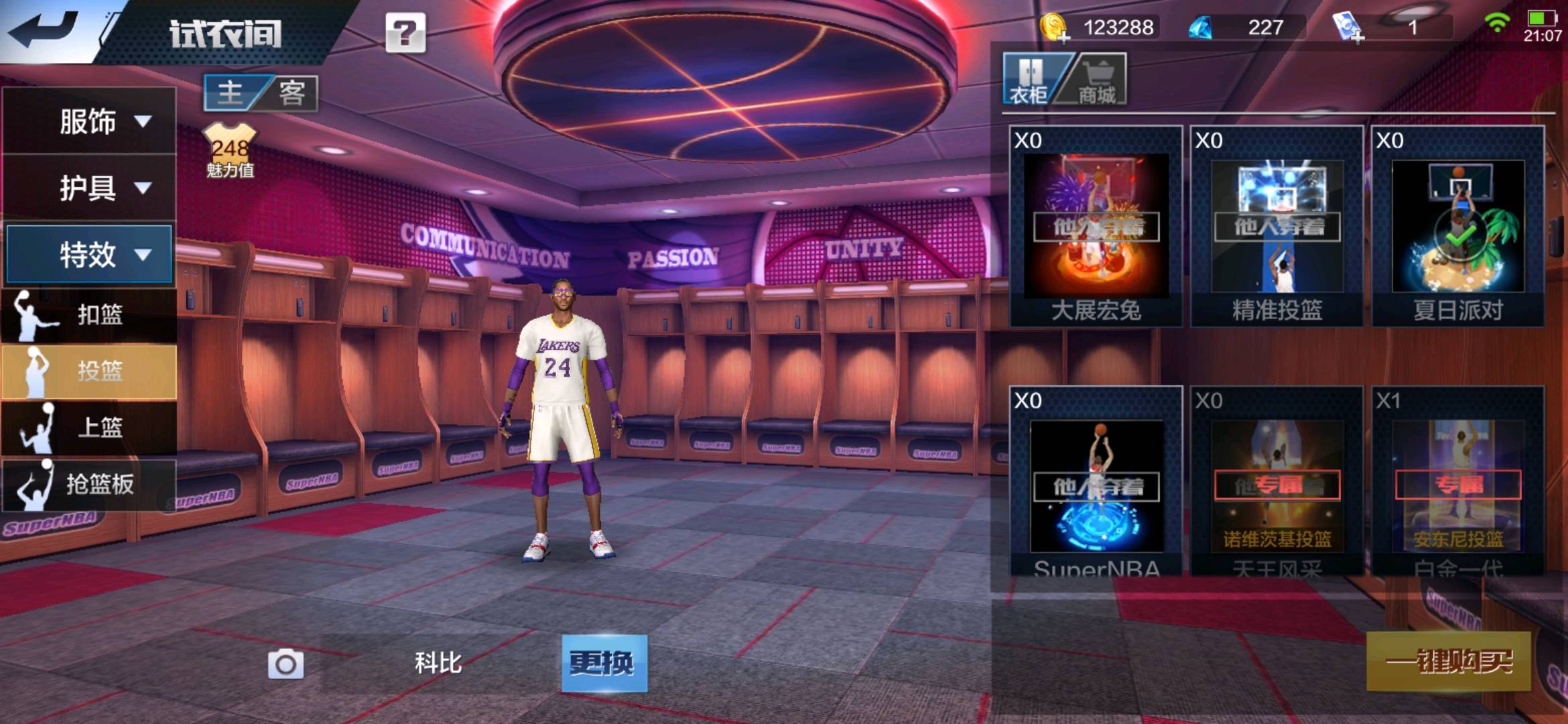Select the 扣篮 dunk effects entry
The width and height of the screenshot is (1568, 724).
(88, 314)
